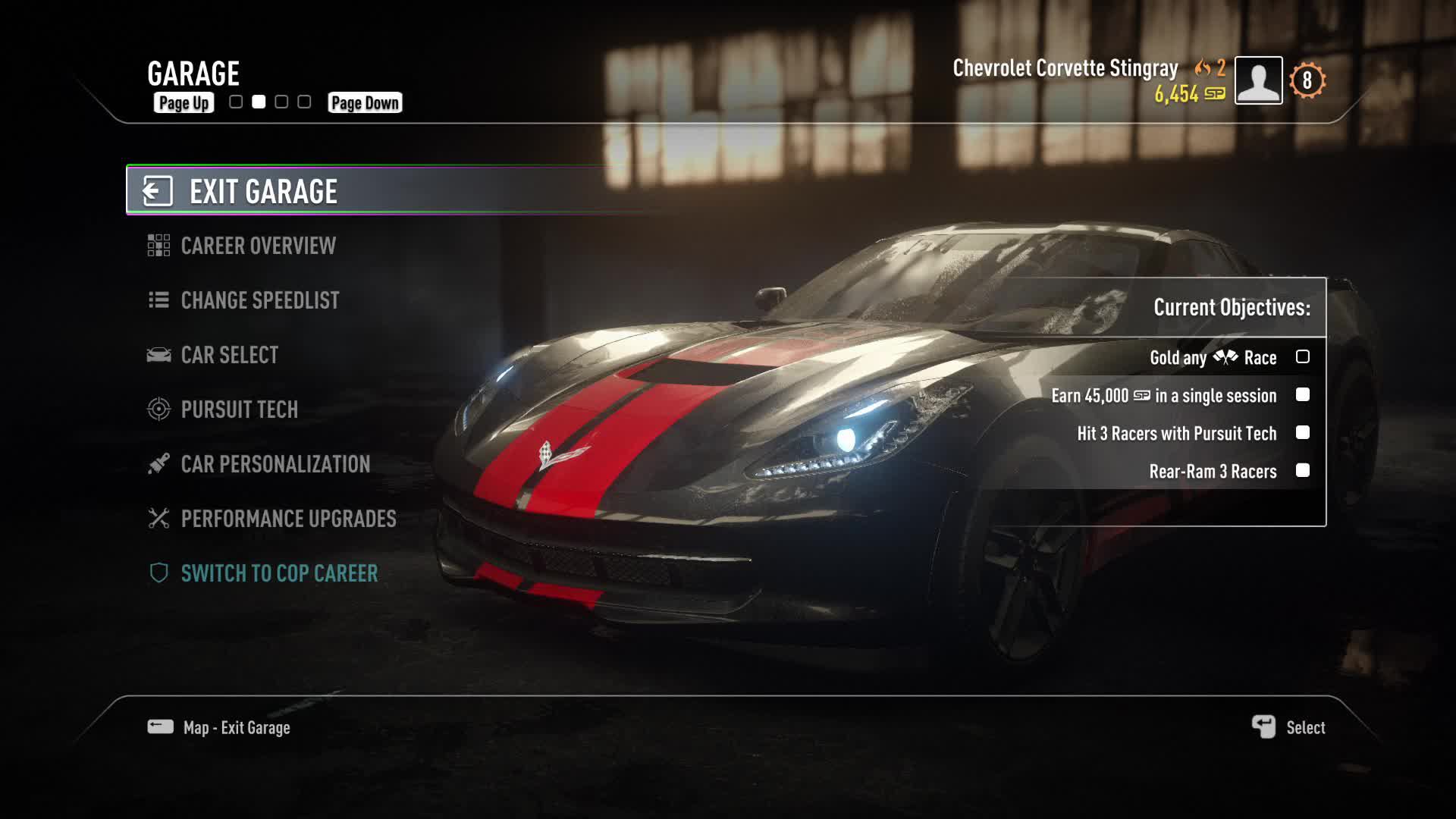This screenshot has width=1456, height=819.
Task: Select the Gold any Race objective
Action: point(1213,357)
